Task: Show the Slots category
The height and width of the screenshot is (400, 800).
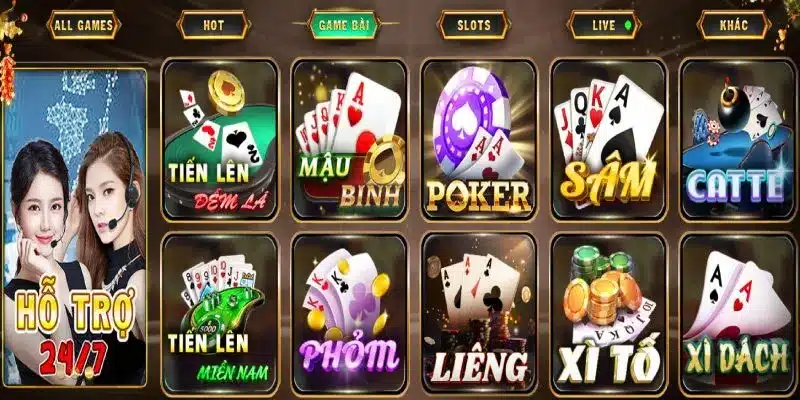Action: [x=473, y=23]
